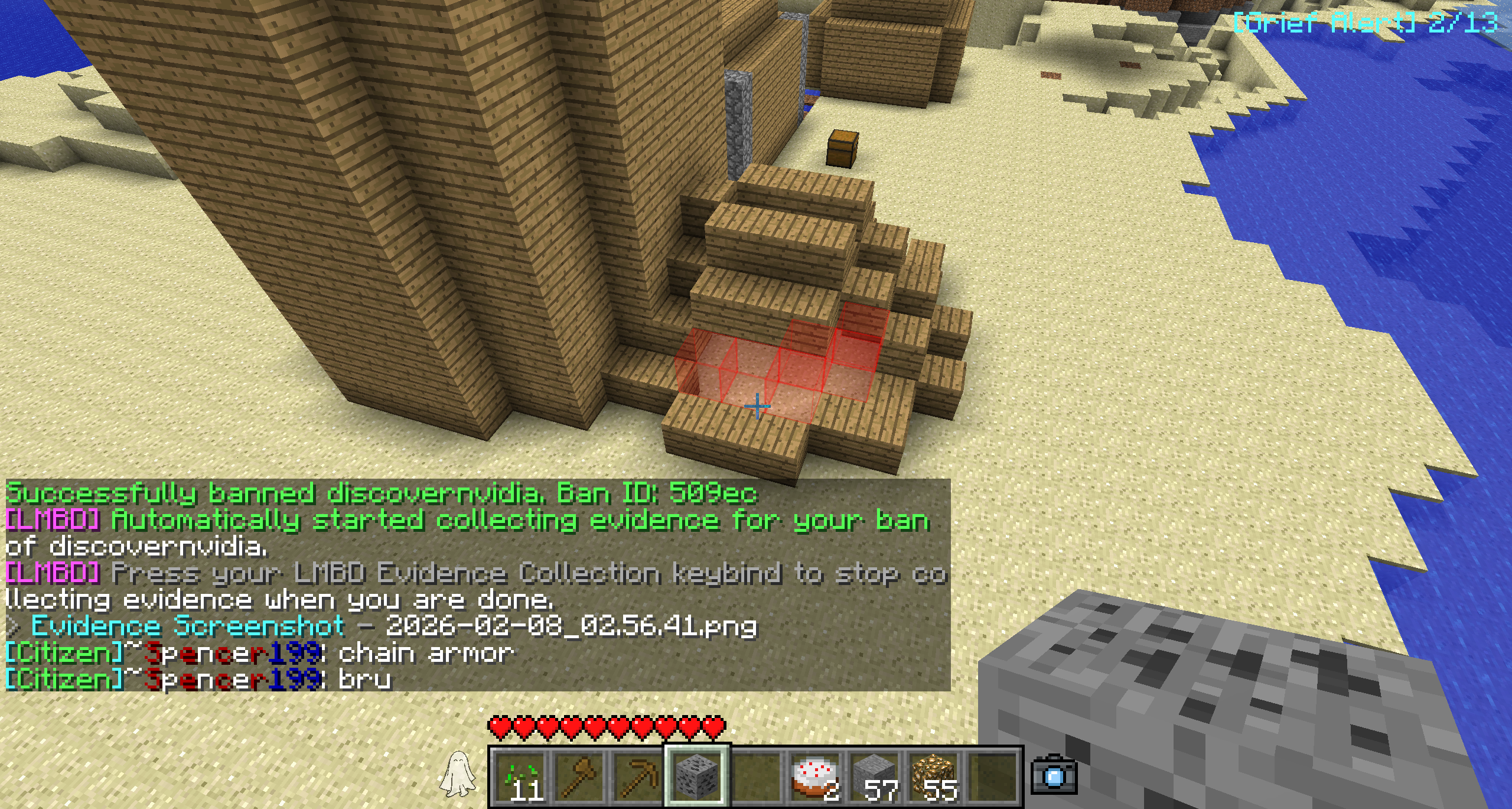Select the highlighted coal ore hotbar slot

[x=697, y=776]
